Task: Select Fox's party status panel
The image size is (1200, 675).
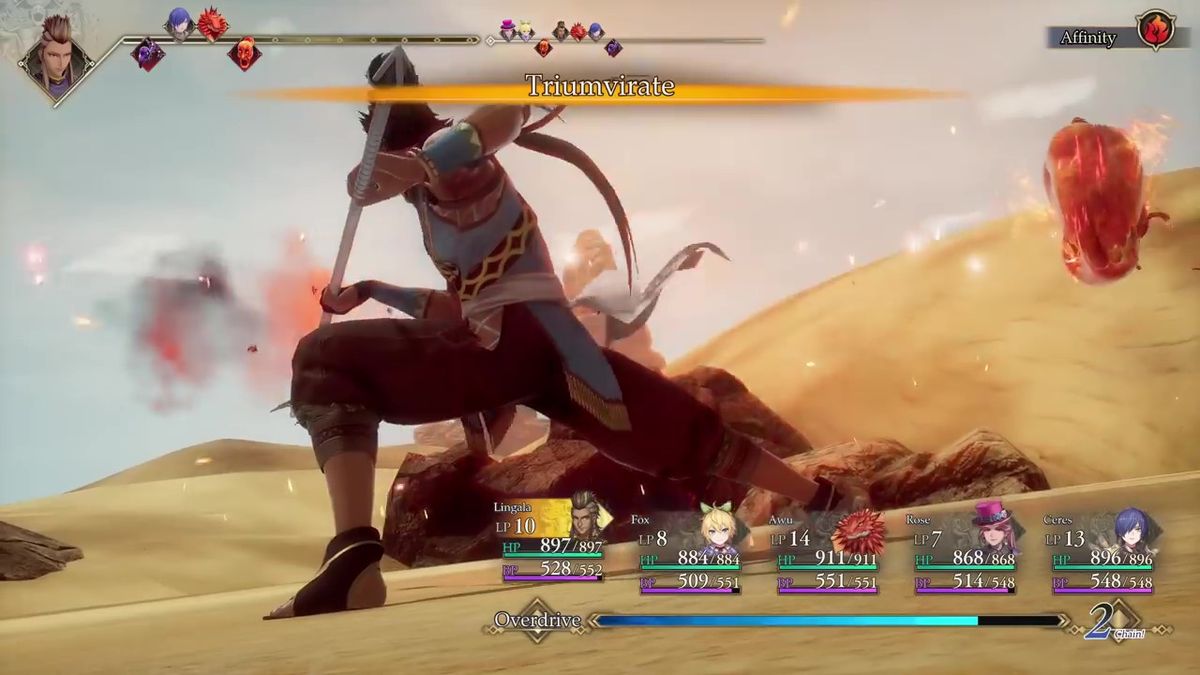Action: (690, 551)
